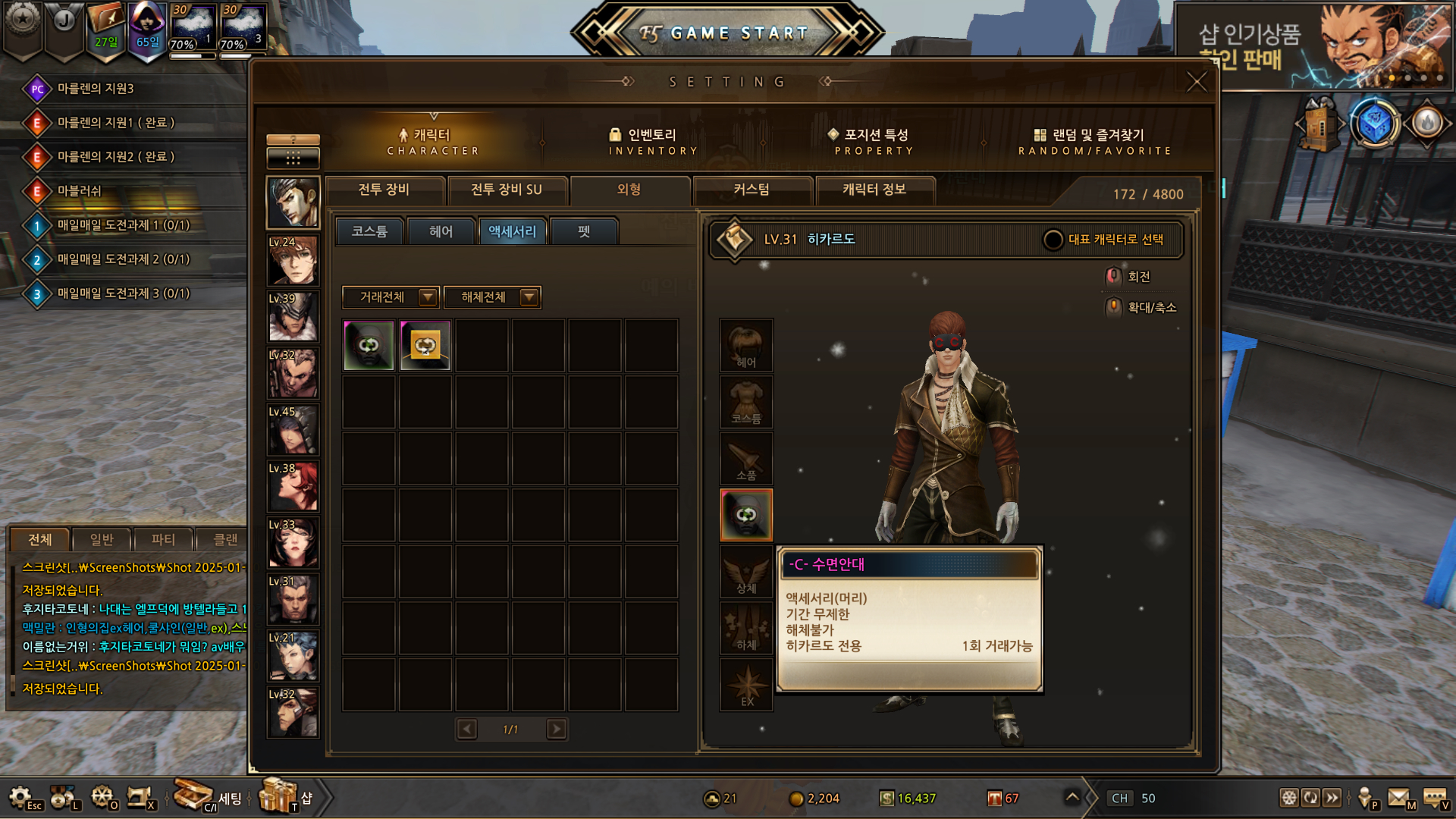This screenshot has height=819, width=1456.
Task: Switch to the 헤어 hair category
Action: (x=441, y=231)
